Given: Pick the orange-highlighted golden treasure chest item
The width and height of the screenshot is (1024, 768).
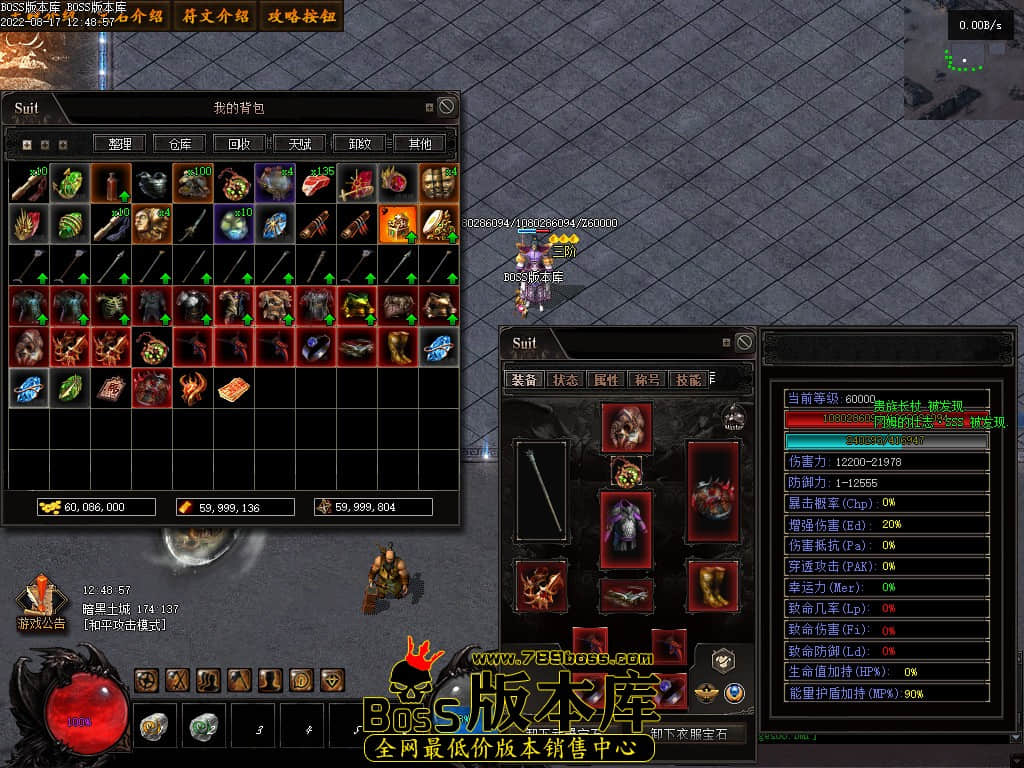Looking at the screenshot, I should 398,225.
